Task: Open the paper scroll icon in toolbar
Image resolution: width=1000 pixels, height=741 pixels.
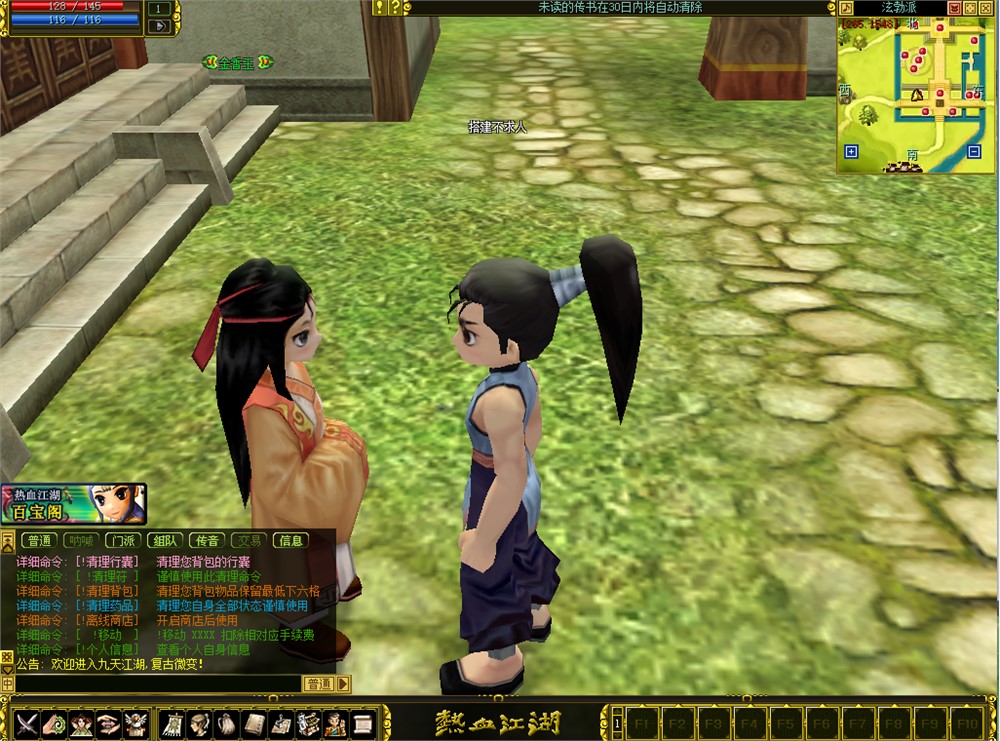Action: coord(363,722)
